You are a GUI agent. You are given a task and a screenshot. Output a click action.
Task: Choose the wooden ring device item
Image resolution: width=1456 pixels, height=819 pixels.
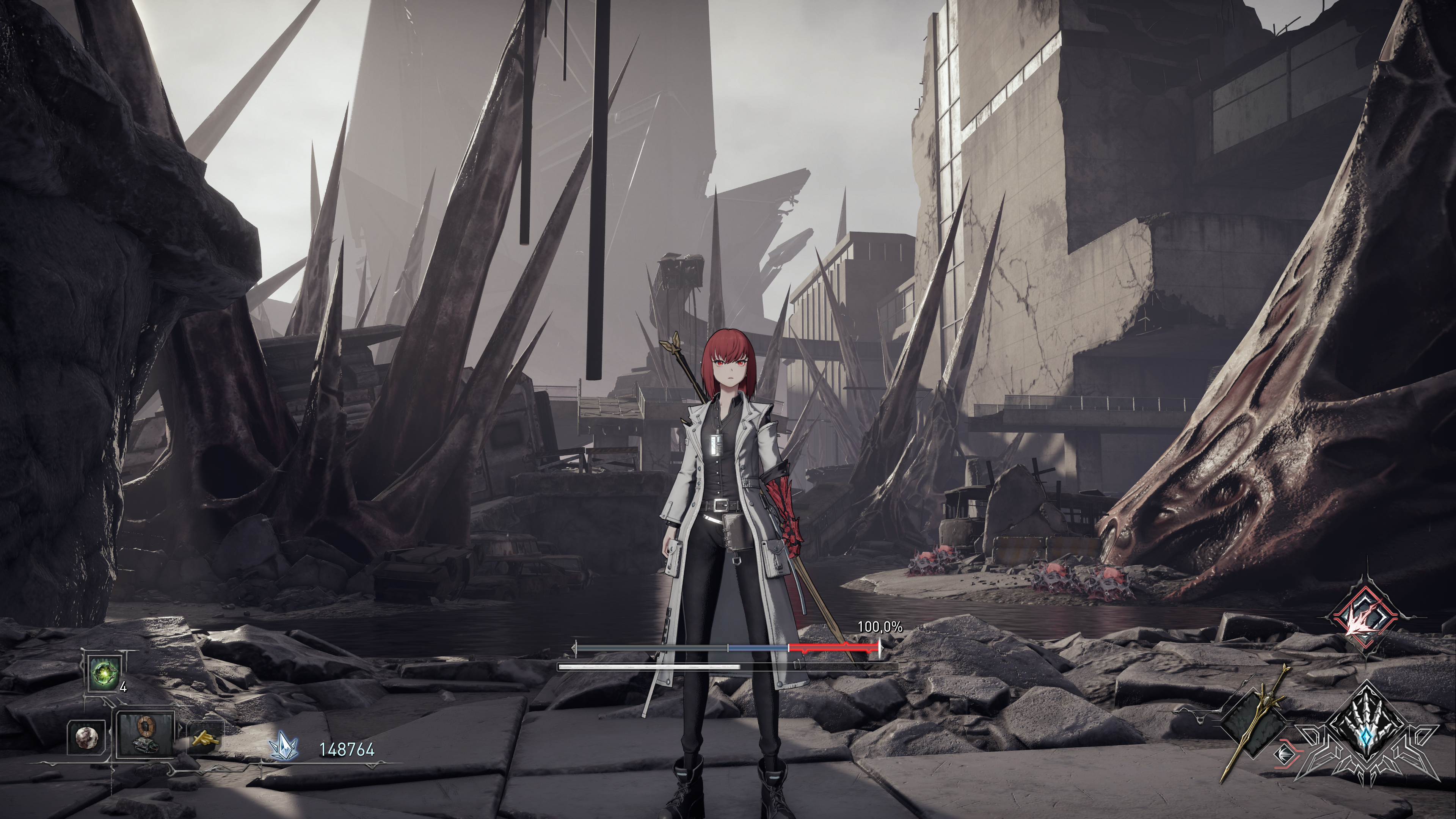pyautogui.click(x=145, y=734)
